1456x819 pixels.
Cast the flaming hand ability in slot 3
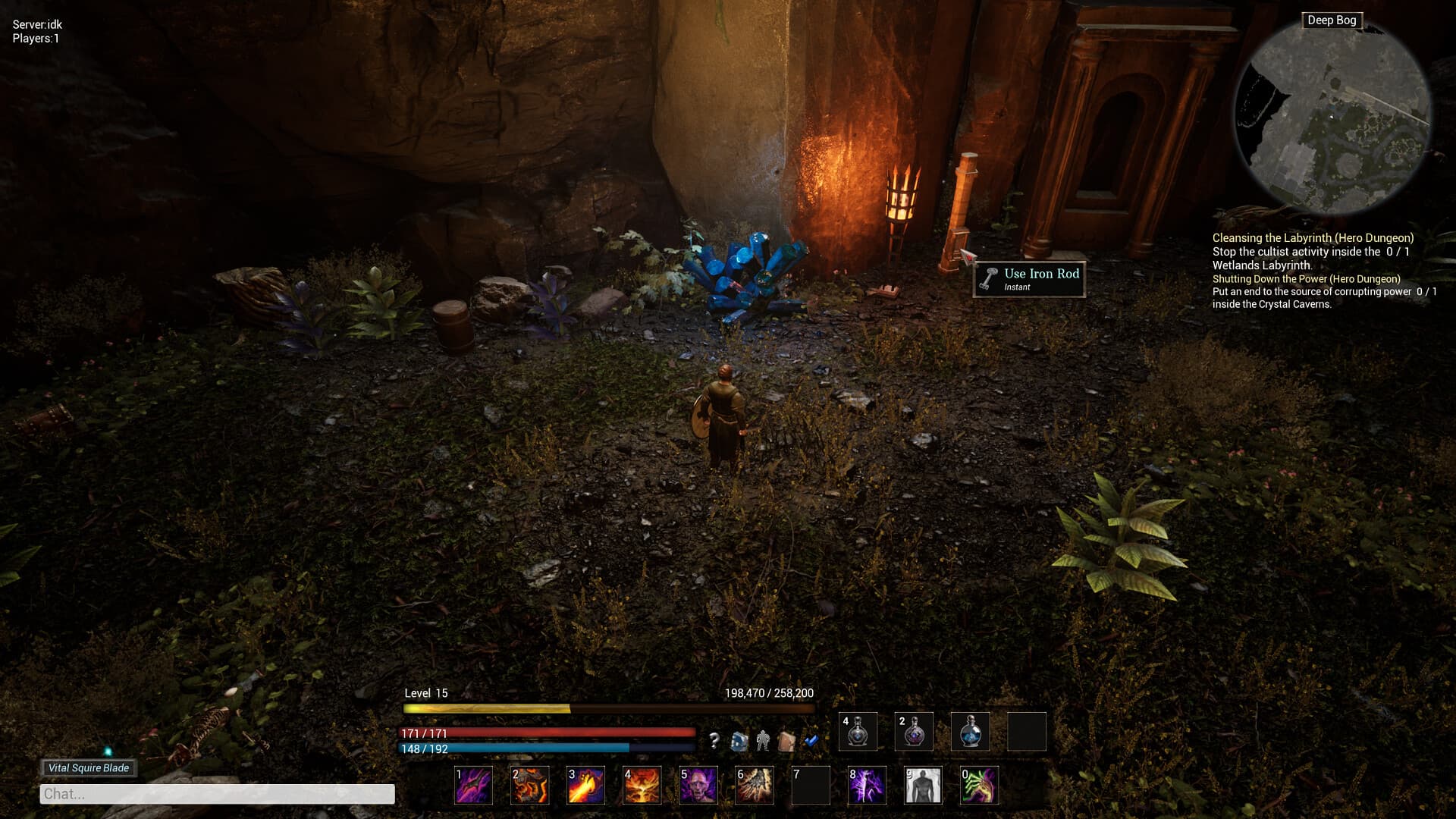(x=585, y=785)
